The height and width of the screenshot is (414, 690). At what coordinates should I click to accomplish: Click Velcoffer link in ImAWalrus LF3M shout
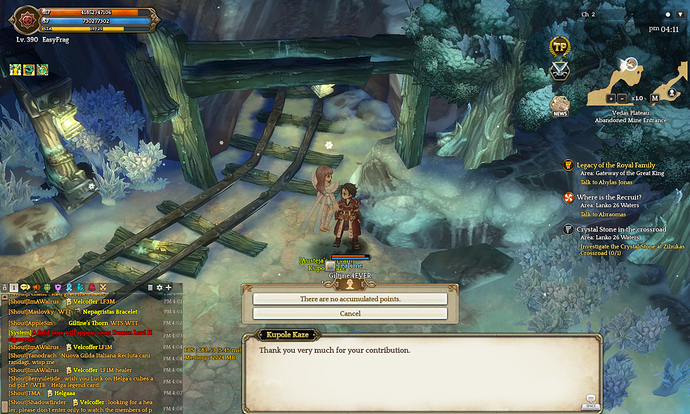pyautogui.click(x=85, y=300)
